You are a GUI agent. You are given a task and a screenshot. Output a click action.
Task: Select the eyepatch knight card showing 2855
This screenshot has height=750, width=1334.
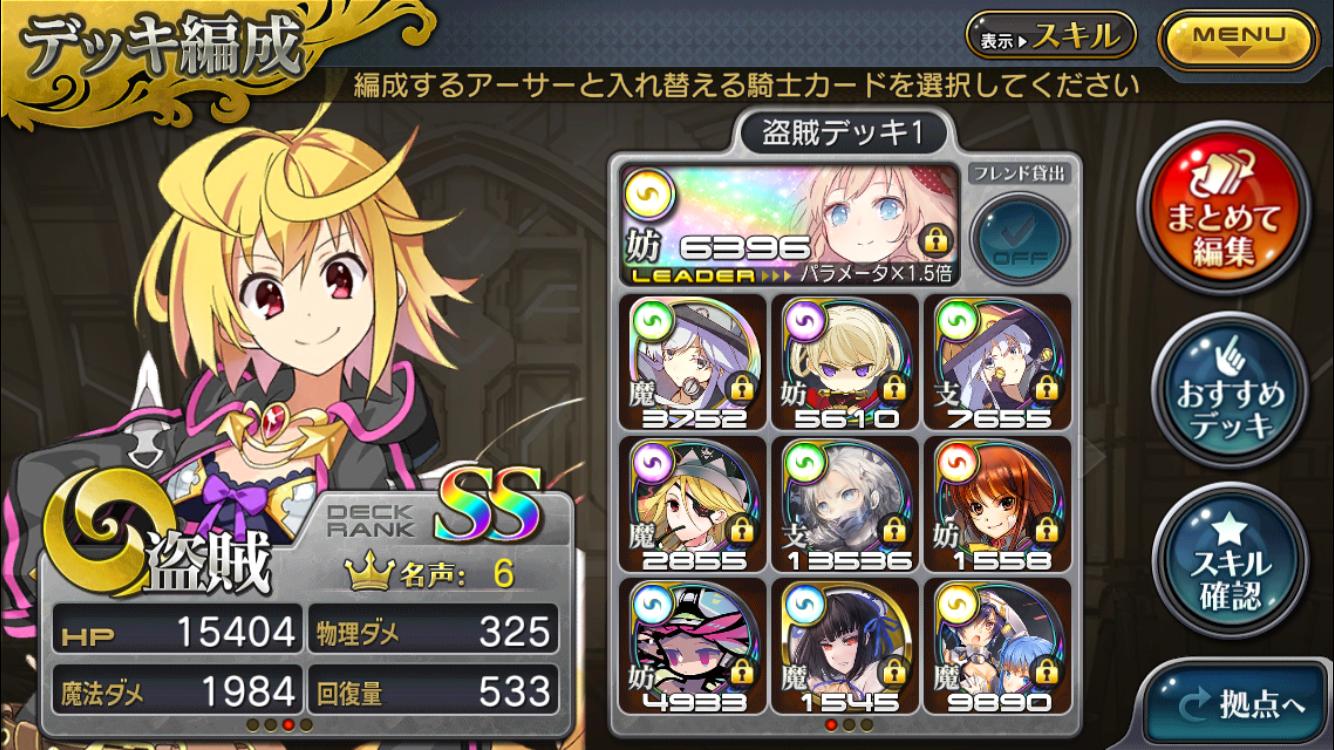pos(692,504)
